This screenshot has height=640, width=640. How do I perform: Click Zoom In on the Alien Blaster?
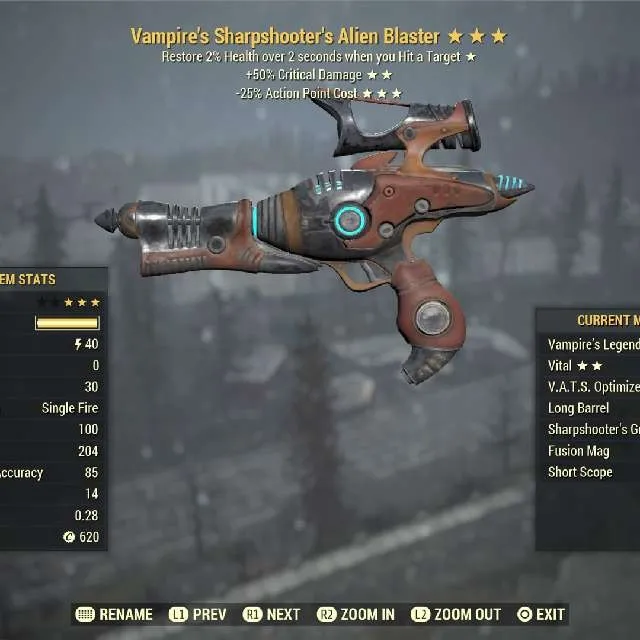356,614
